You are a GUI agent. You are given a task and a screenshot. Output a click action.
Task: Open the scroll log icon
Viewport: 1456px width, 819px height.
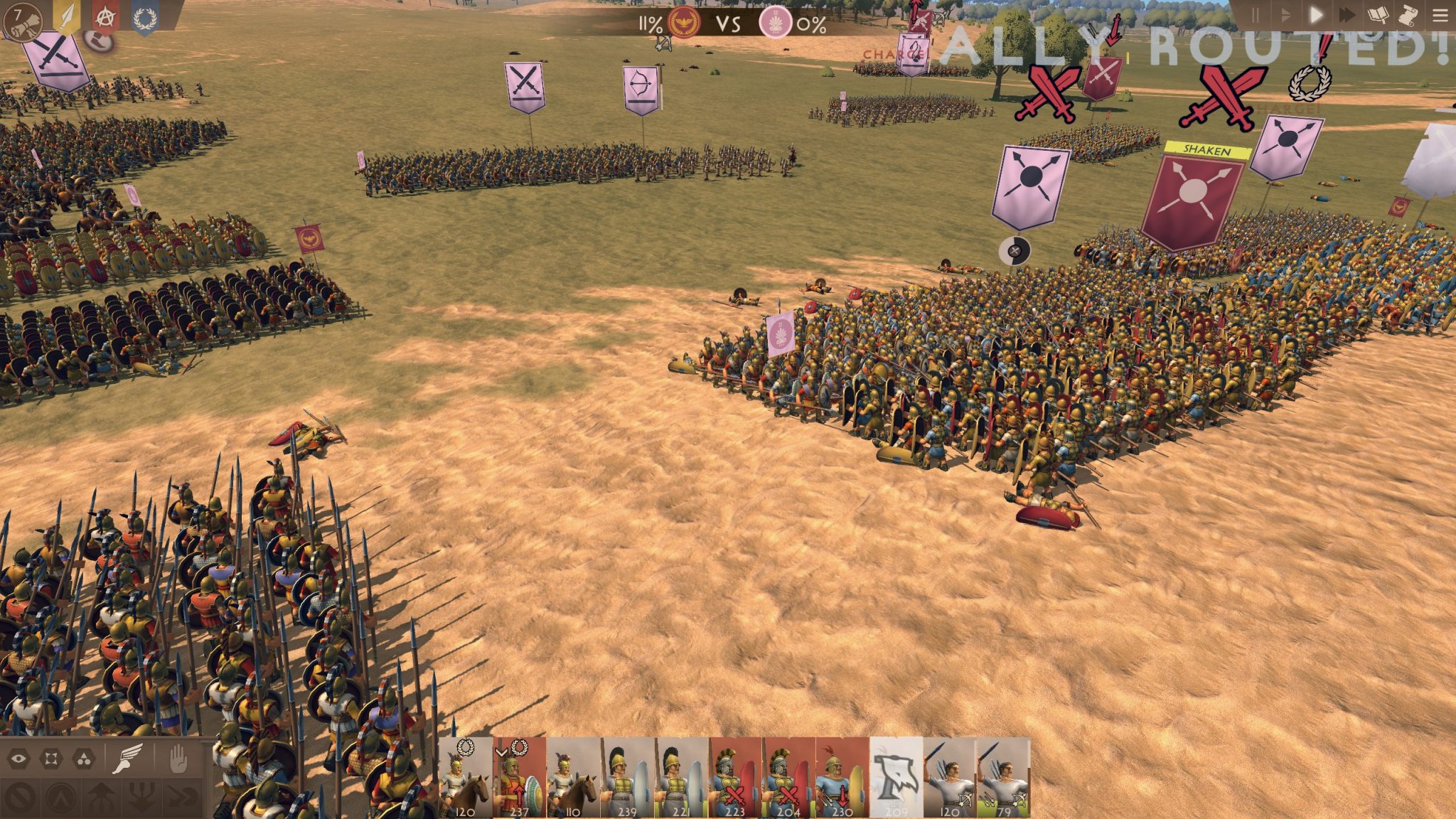click(x=1406, y=15)
